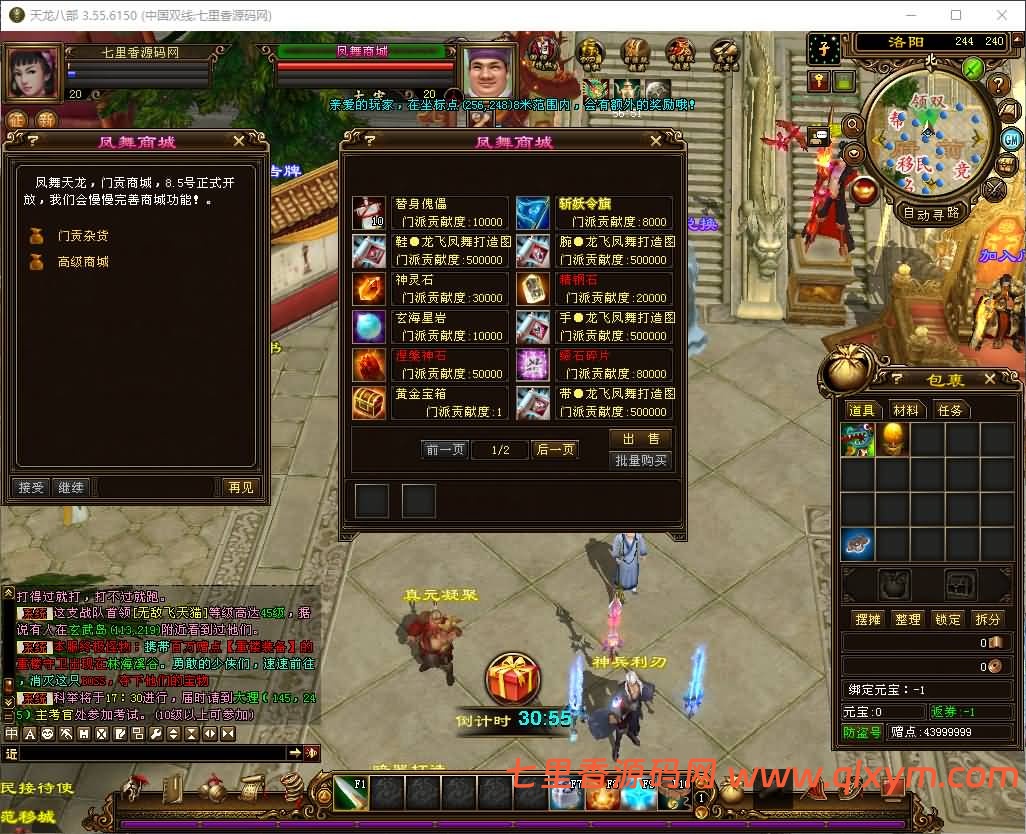The image size is (1026, 834).
Task: Select the 玄海星岩 shop item
Action: (x=369, y=326)
